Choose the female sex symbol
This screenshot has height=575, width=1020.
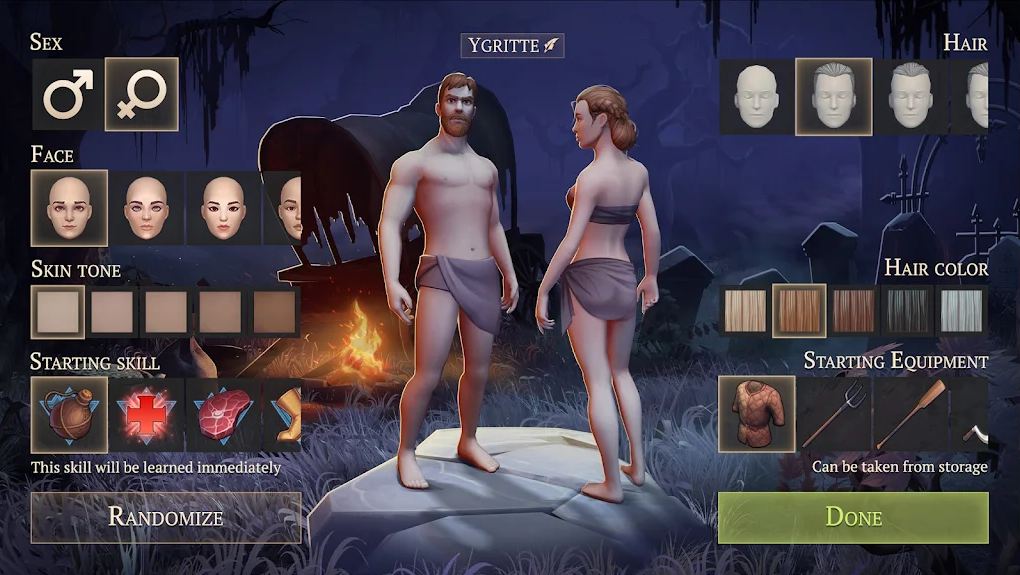[142, 95]
